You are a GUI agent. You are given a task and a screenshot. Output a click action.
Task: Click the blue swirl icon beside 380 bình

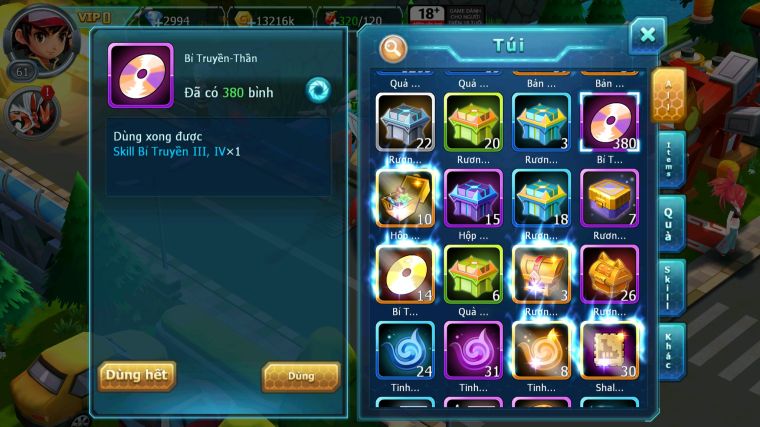[318, 90]
